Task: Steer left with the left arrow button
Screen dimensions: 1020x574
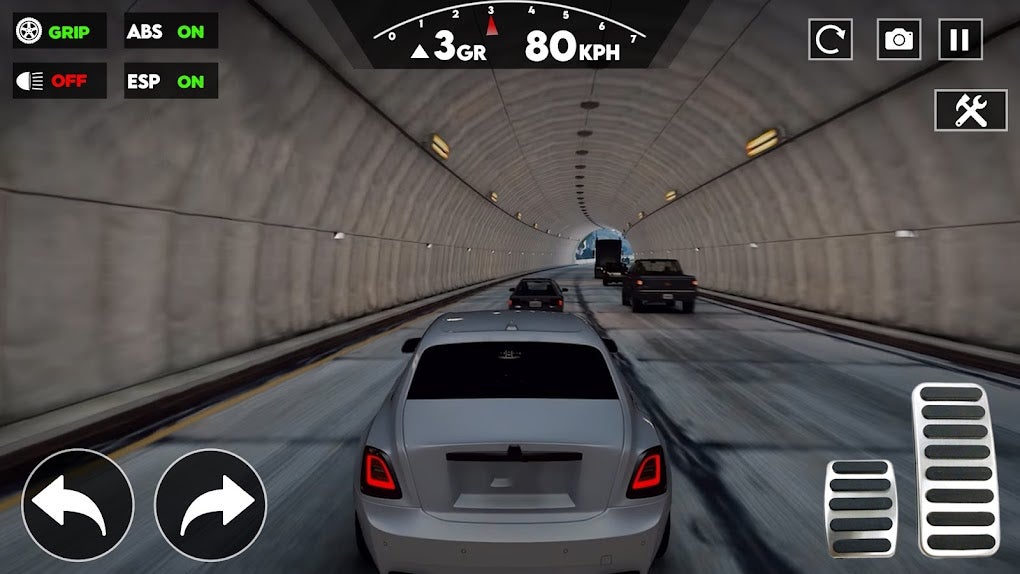Action: 77,505
